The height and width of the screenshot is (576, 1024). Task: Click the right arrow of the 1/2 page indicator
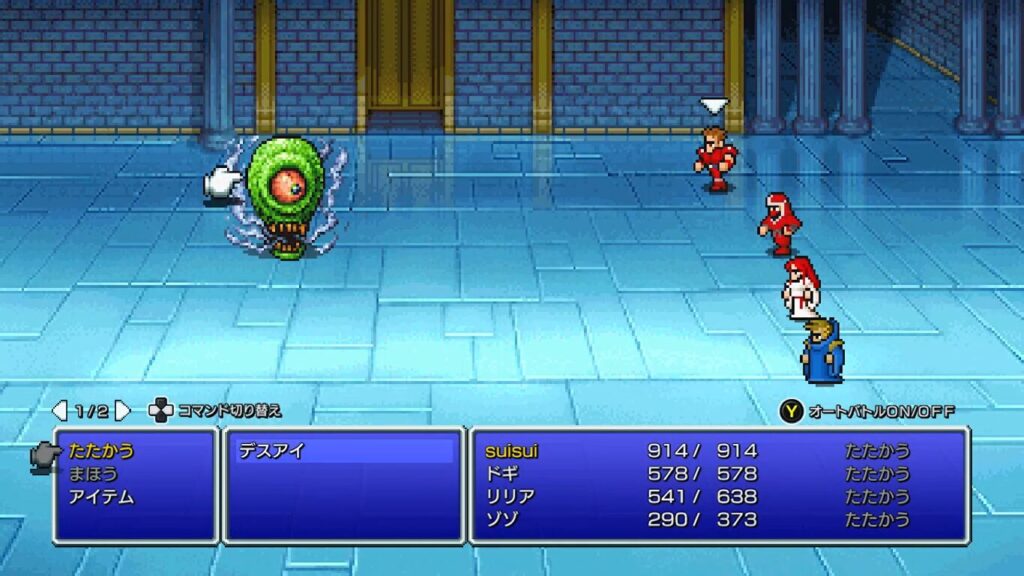(x=123, y=410)
